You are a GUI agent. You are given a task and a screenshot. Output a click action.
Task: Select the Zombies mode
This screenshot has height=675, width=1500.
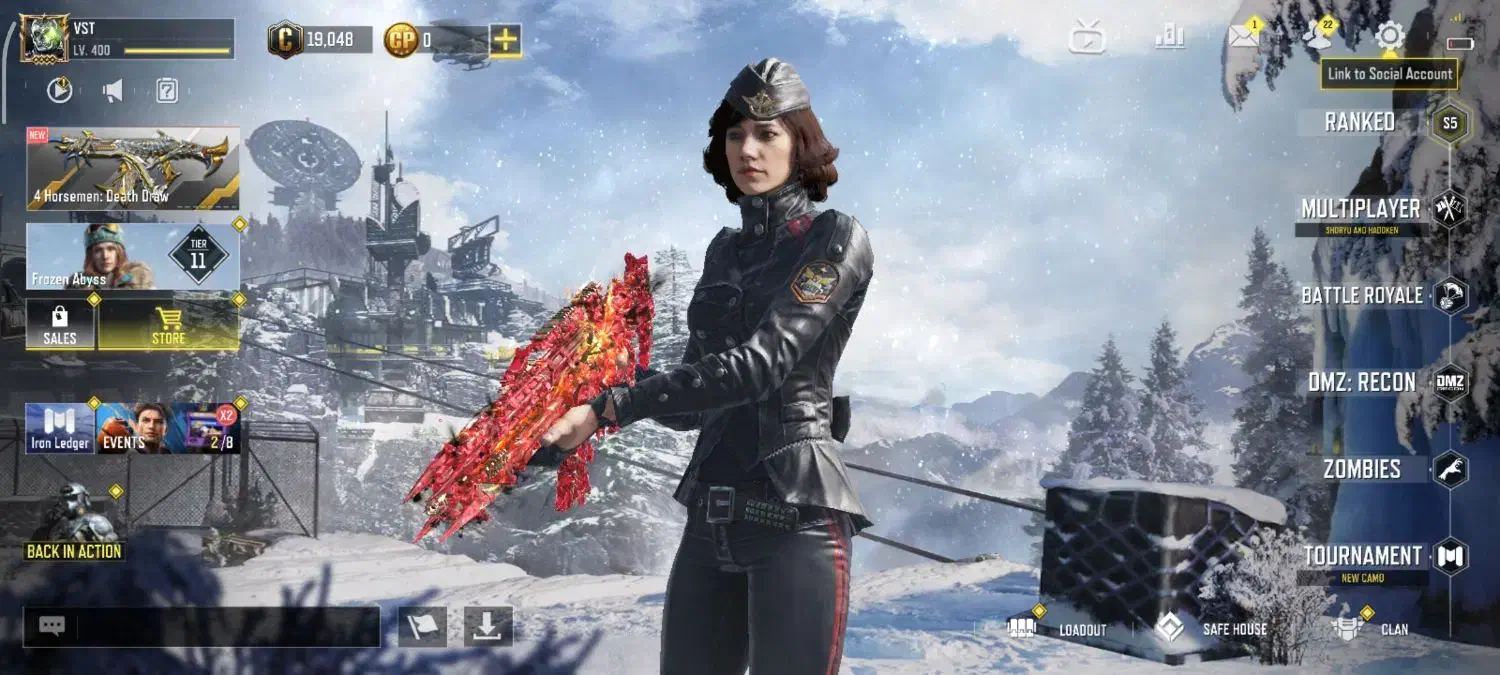1361,469
